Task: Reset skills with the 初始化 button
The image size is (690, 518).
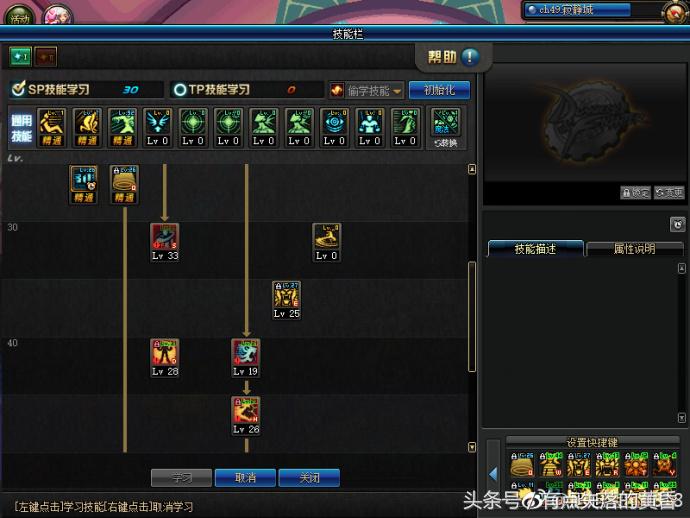Action: pos(439,90)
